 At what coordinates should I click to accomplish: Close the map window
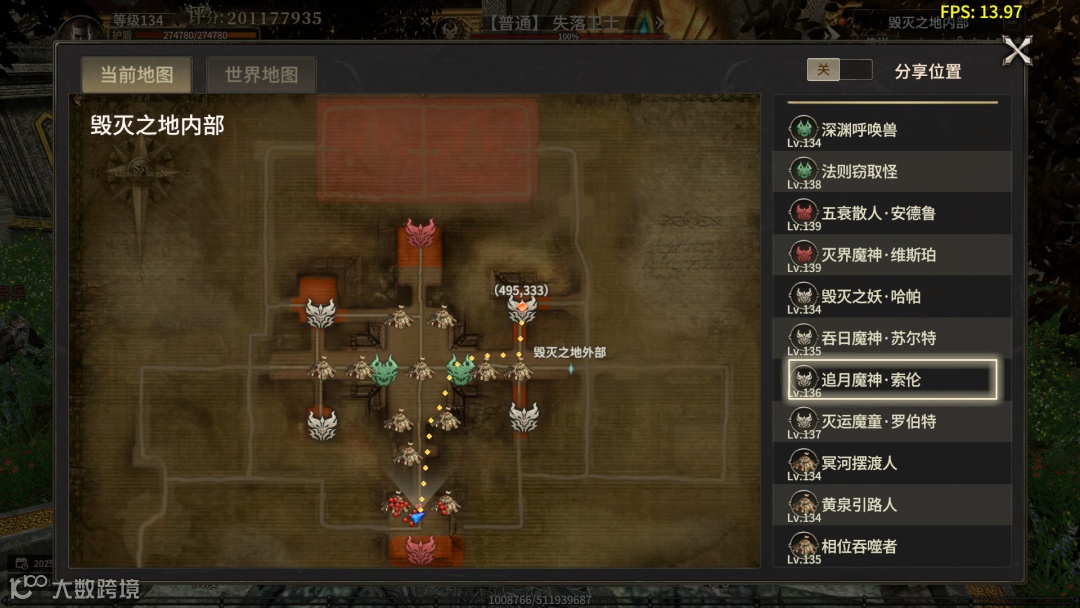pos(1017,51)
